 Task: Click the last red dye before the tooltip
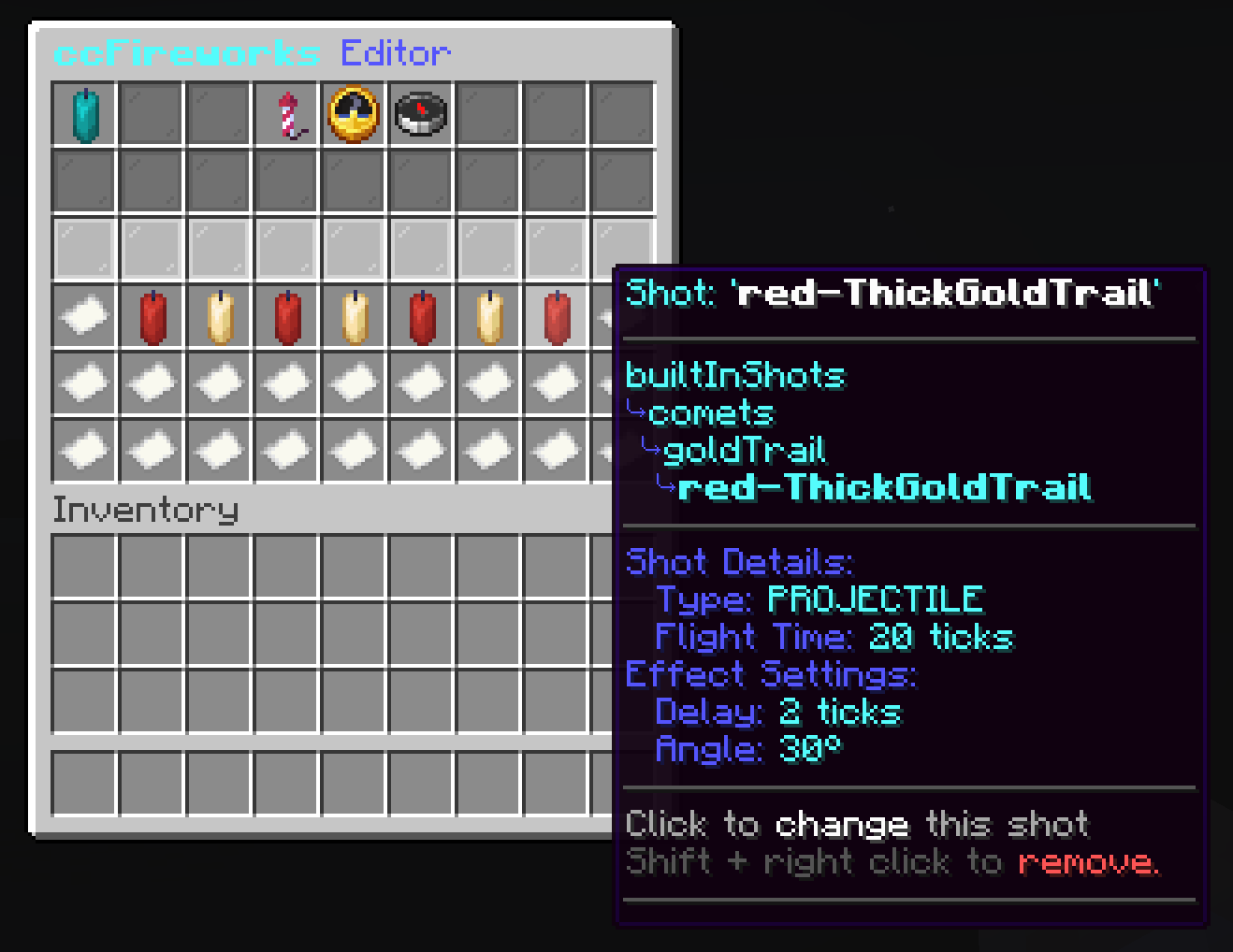tap(556, 315)
